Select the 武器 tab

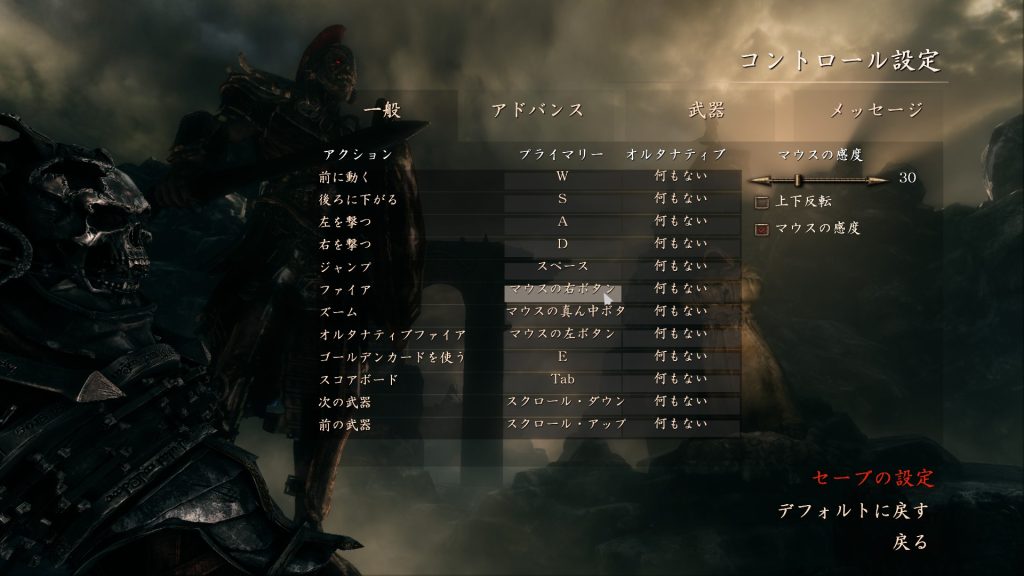pos(707,110)
